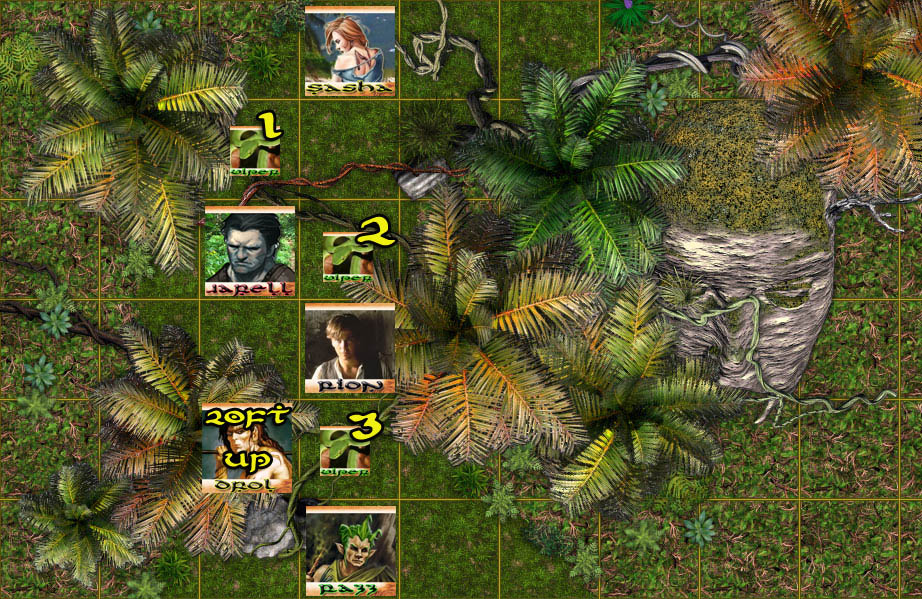This screenshot has height=599, width=922.
Task: Choose the Rion character token
Action: pyautogui.click(x=349, y=348)
